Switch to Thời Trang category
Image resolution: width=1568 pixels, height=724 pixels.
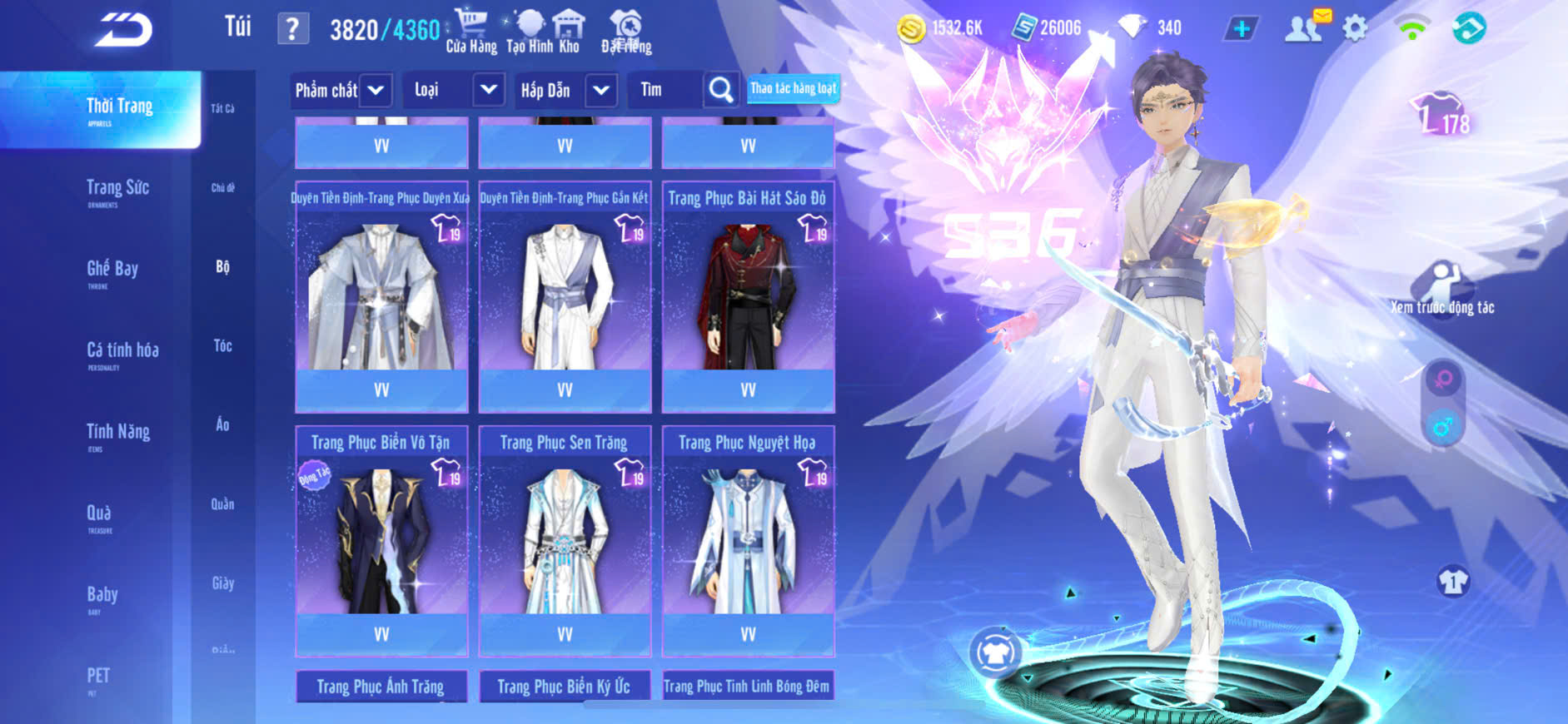click(119, 109)
